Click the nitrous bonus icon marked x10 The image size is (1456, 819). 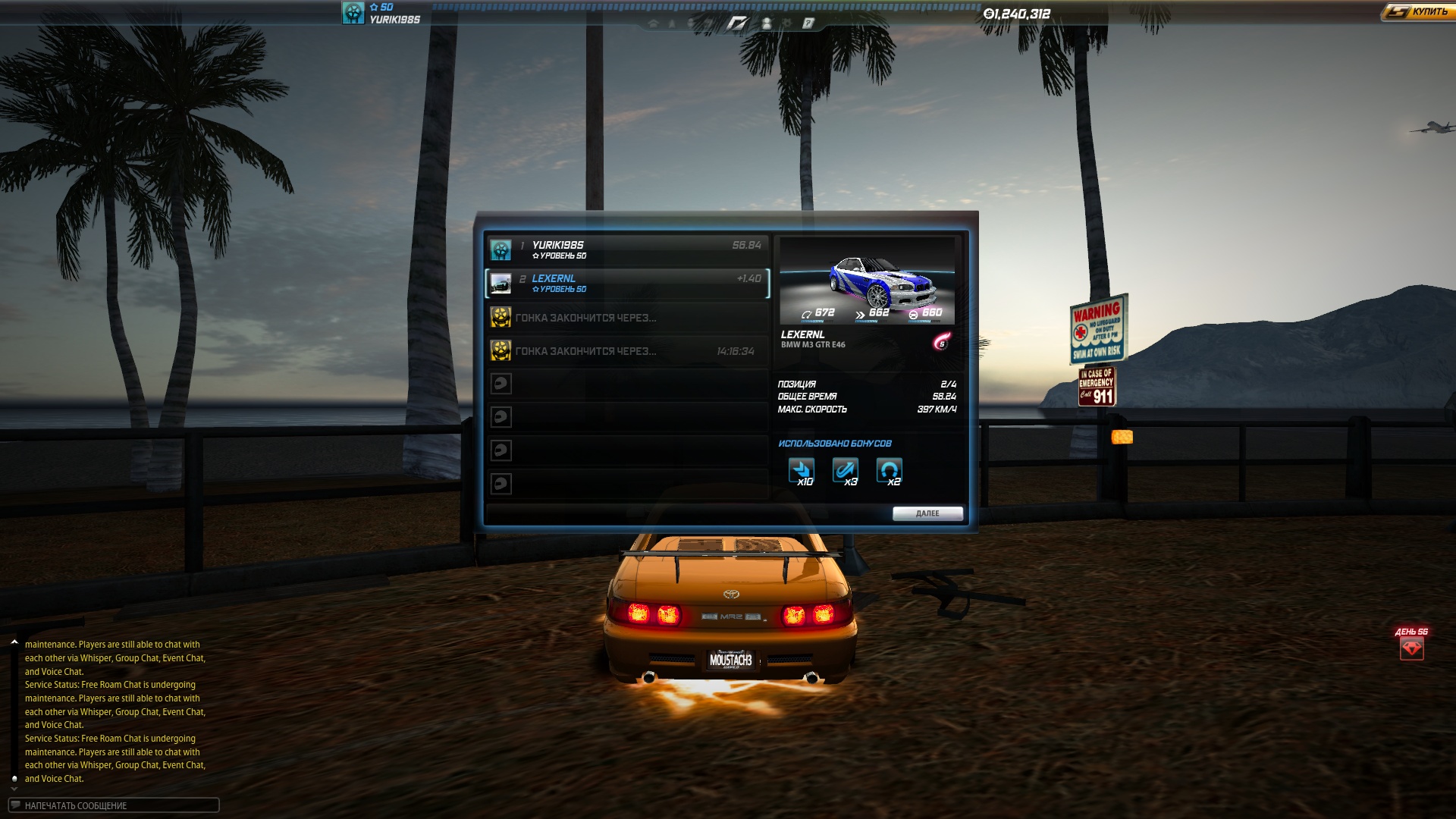[x=802, y=471]
